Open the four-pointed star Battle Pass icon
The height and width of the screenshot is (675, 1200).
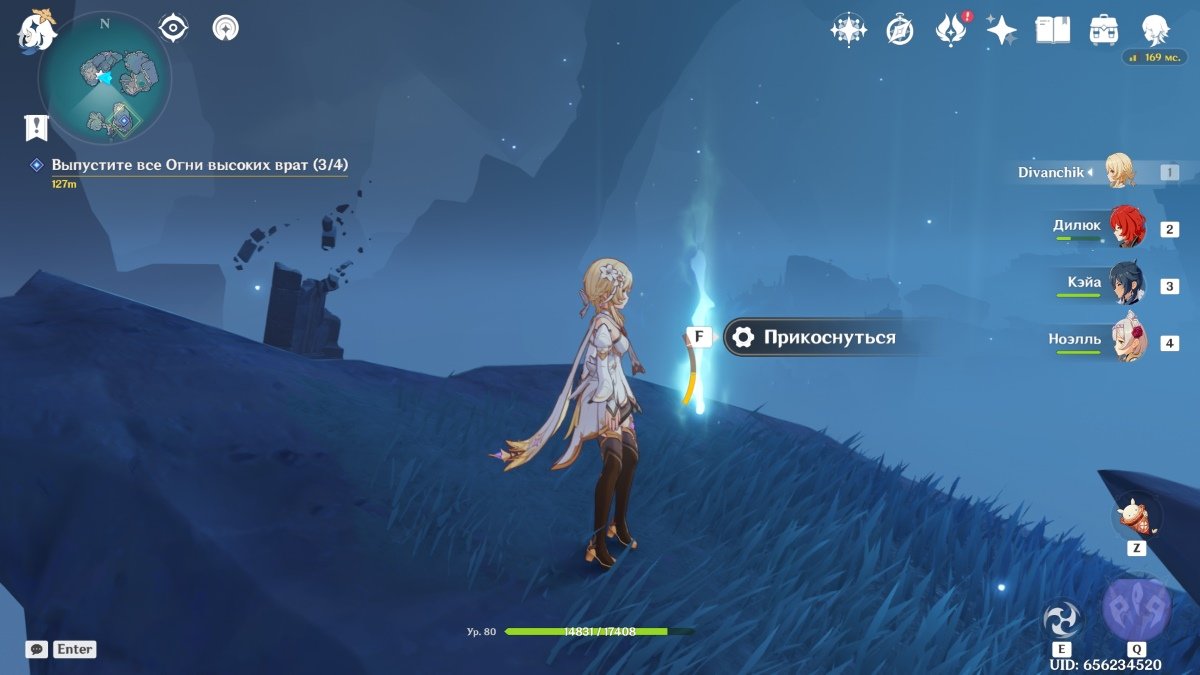pos(1001,30)
